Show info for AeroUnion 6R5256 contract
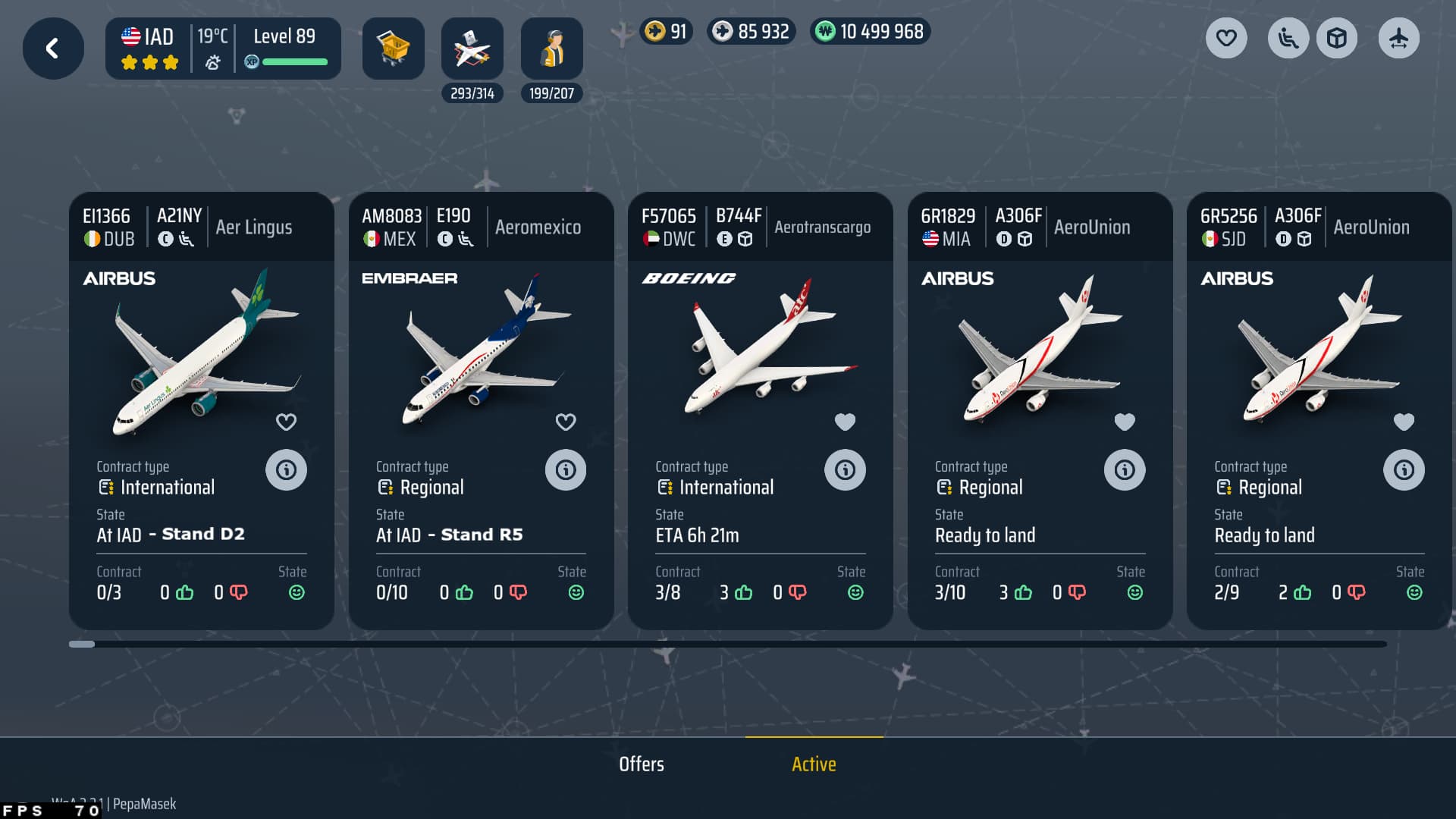 pyautogui.click(x=1404, y=470)
